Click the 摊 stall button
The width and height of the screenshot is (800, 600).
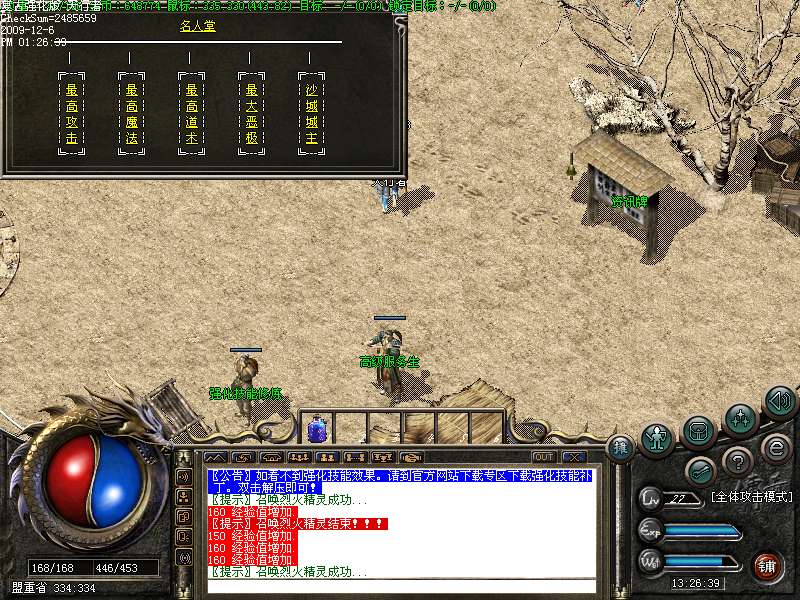point(619,447)
